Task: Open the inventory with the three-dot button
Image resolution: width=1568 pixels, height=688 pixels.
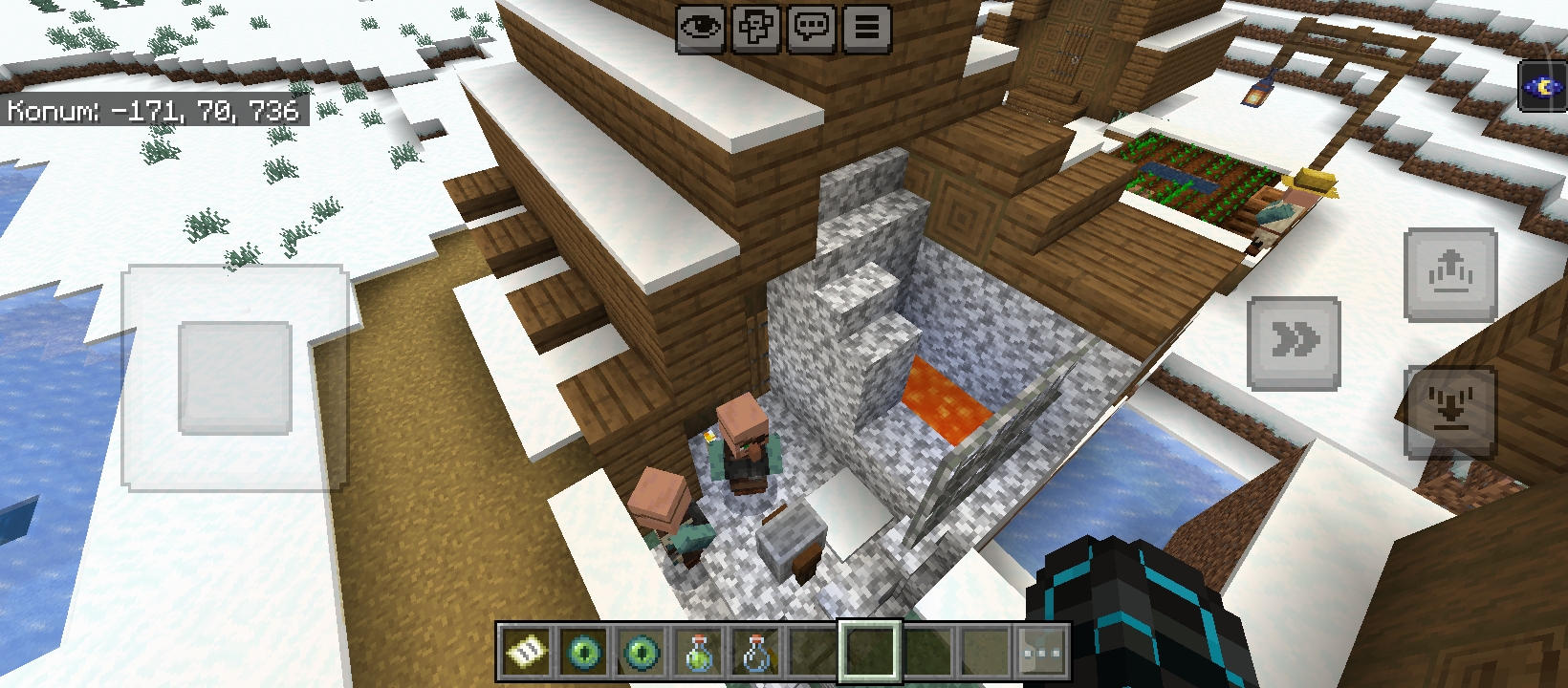Action: tap(1042, 653)
